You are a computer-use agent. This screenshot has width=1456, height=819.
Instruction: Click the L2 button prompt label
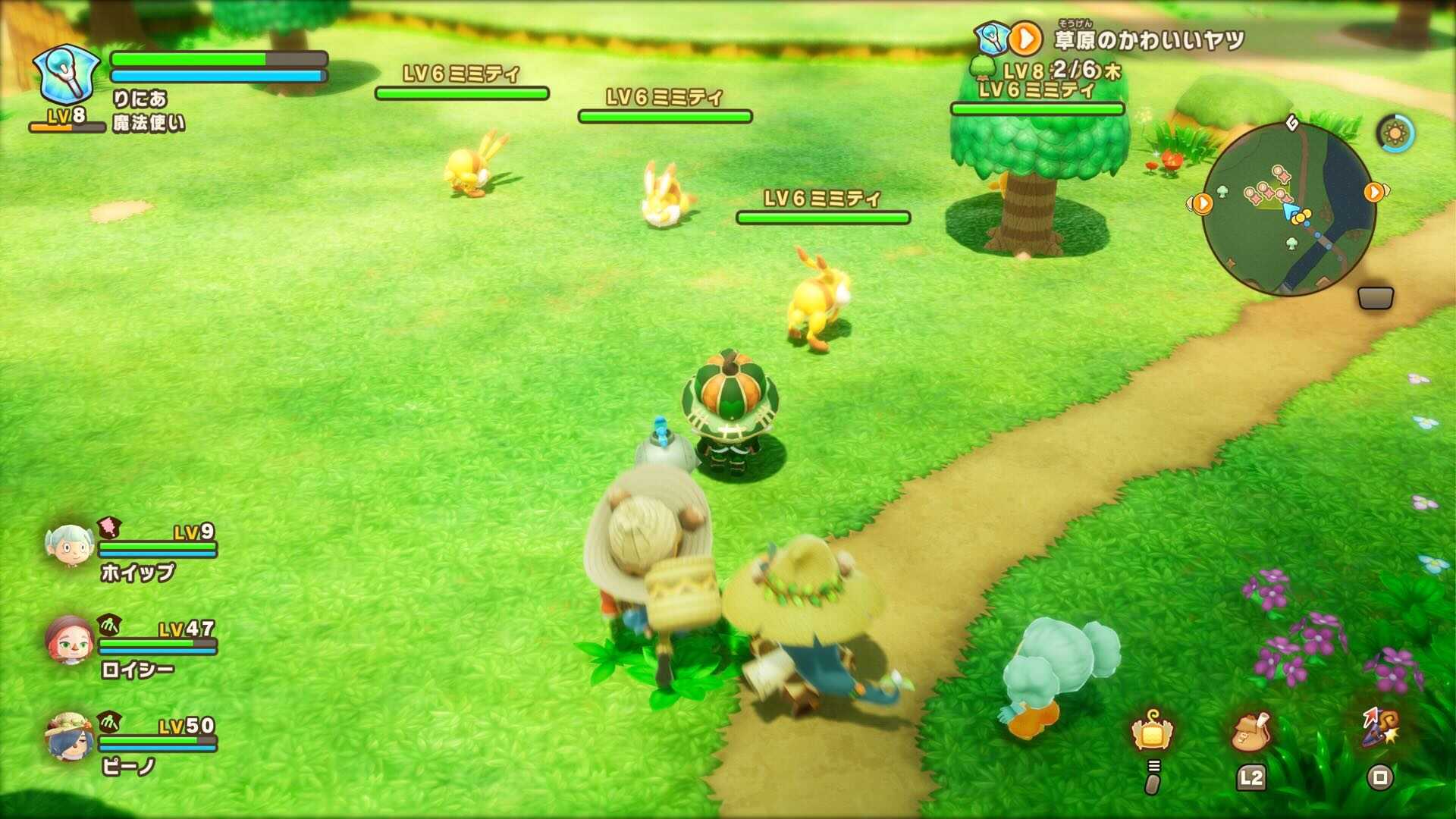coord(1253,777)
